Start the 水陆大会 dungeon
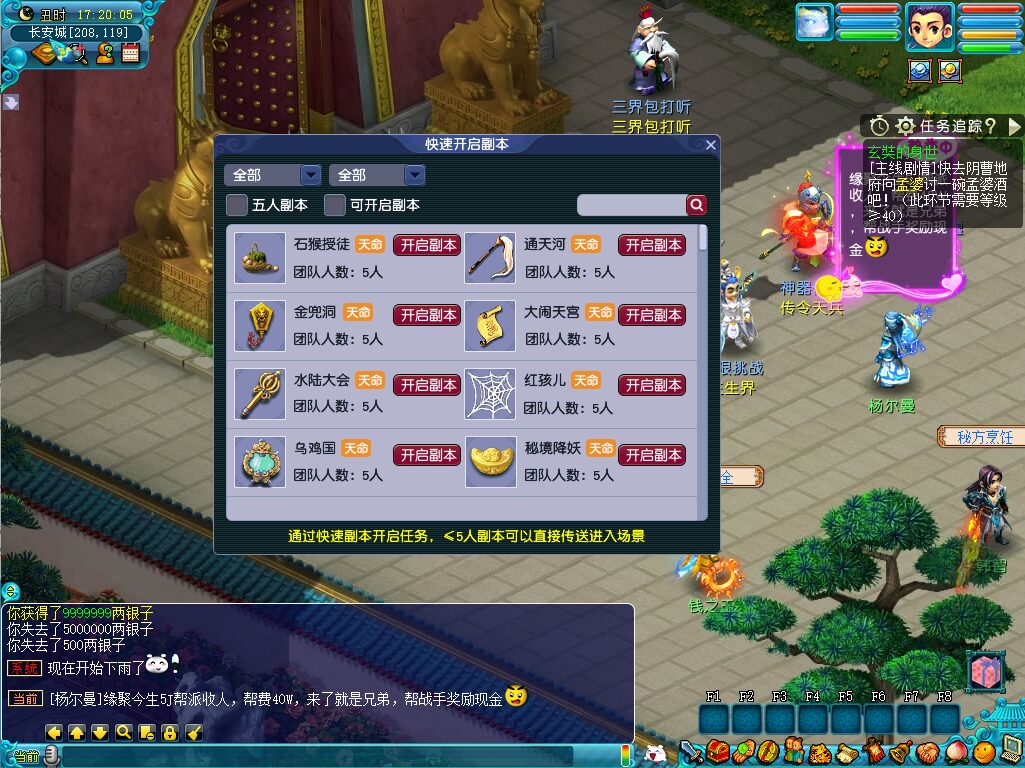 click(x=426, y=385)
